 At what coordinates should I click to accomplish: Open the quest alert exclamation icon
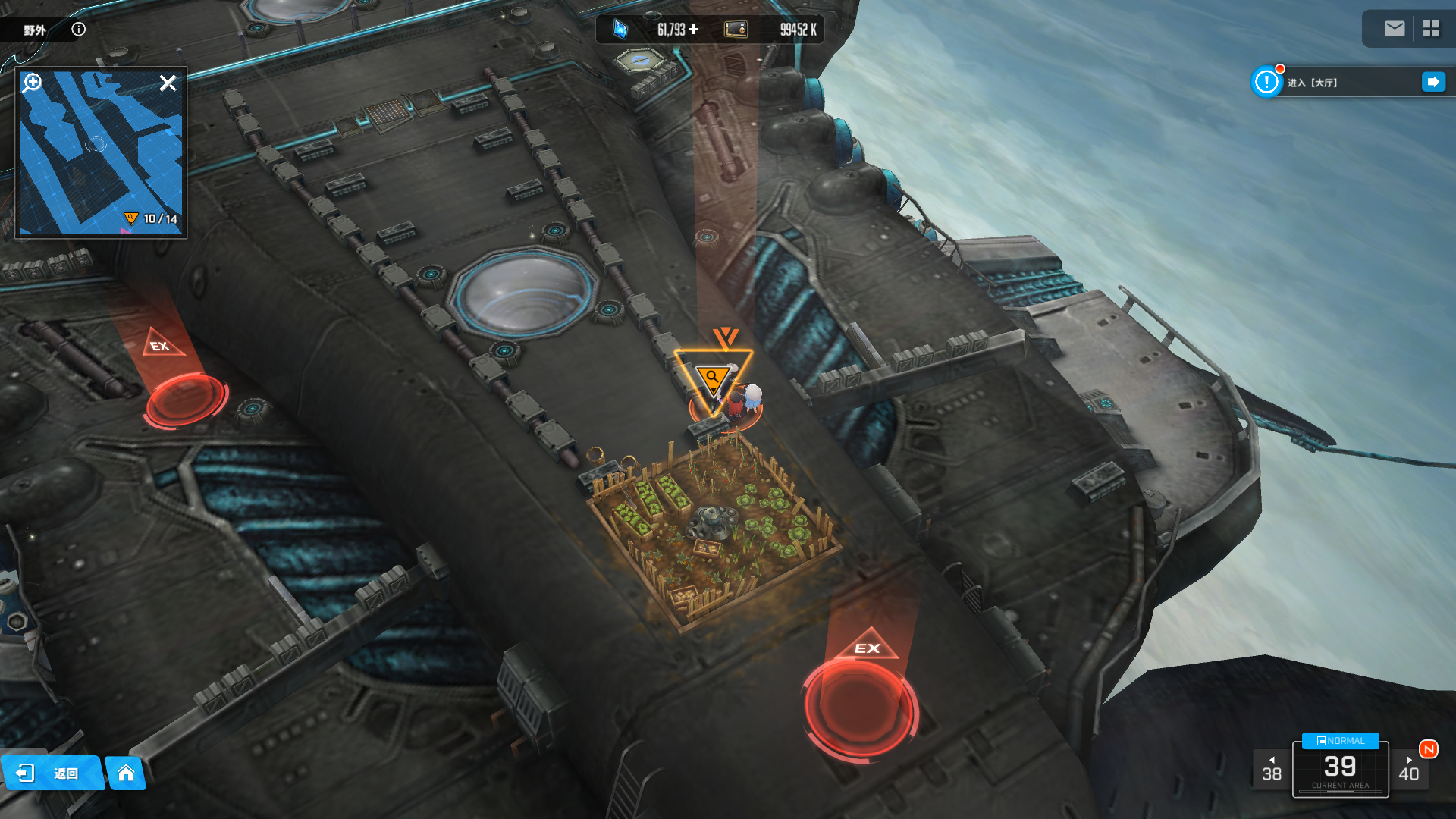click(x=1266, y=82)
